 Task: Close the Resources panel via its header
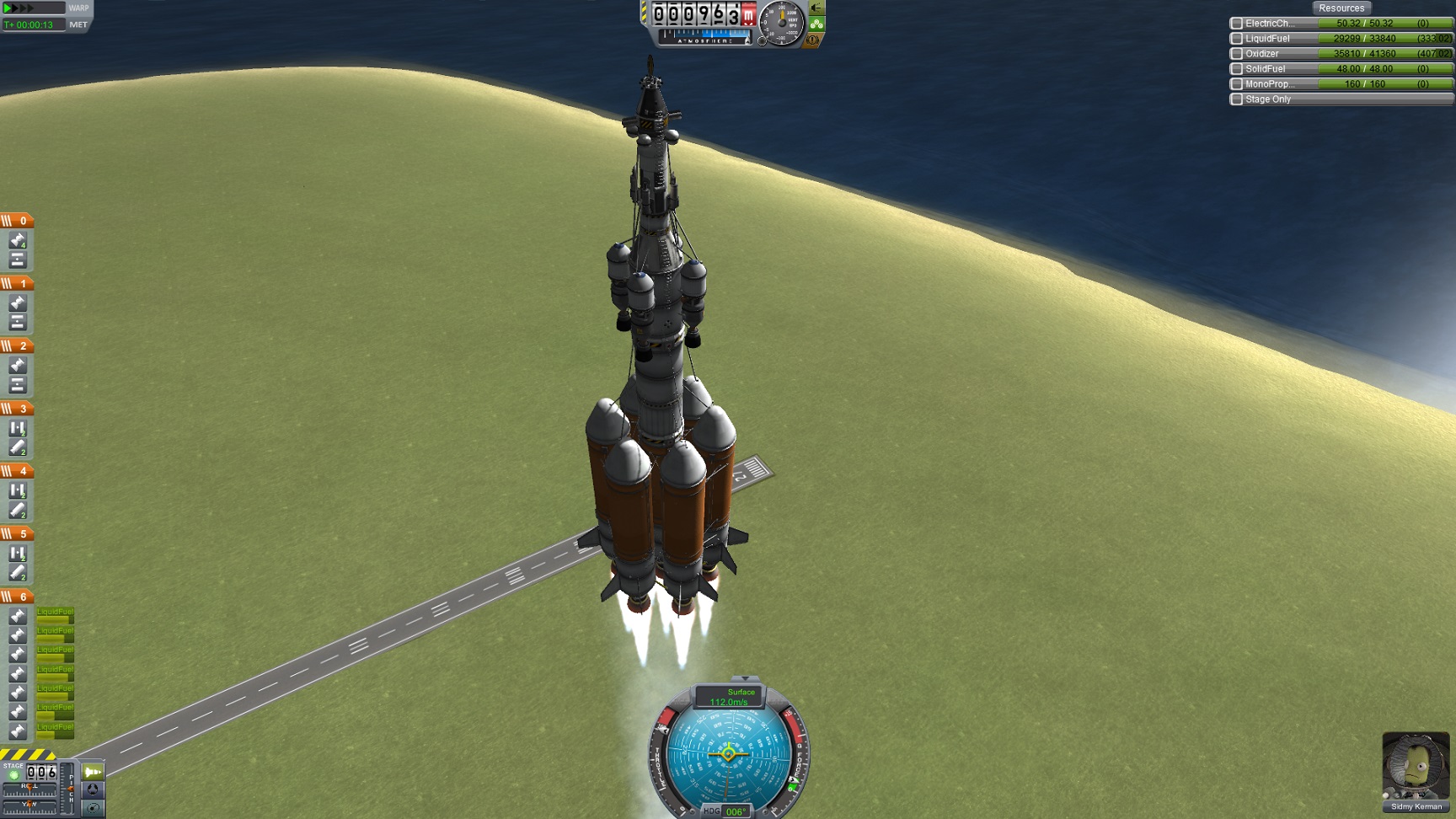pyautogui.click(x=1341, y=8)
